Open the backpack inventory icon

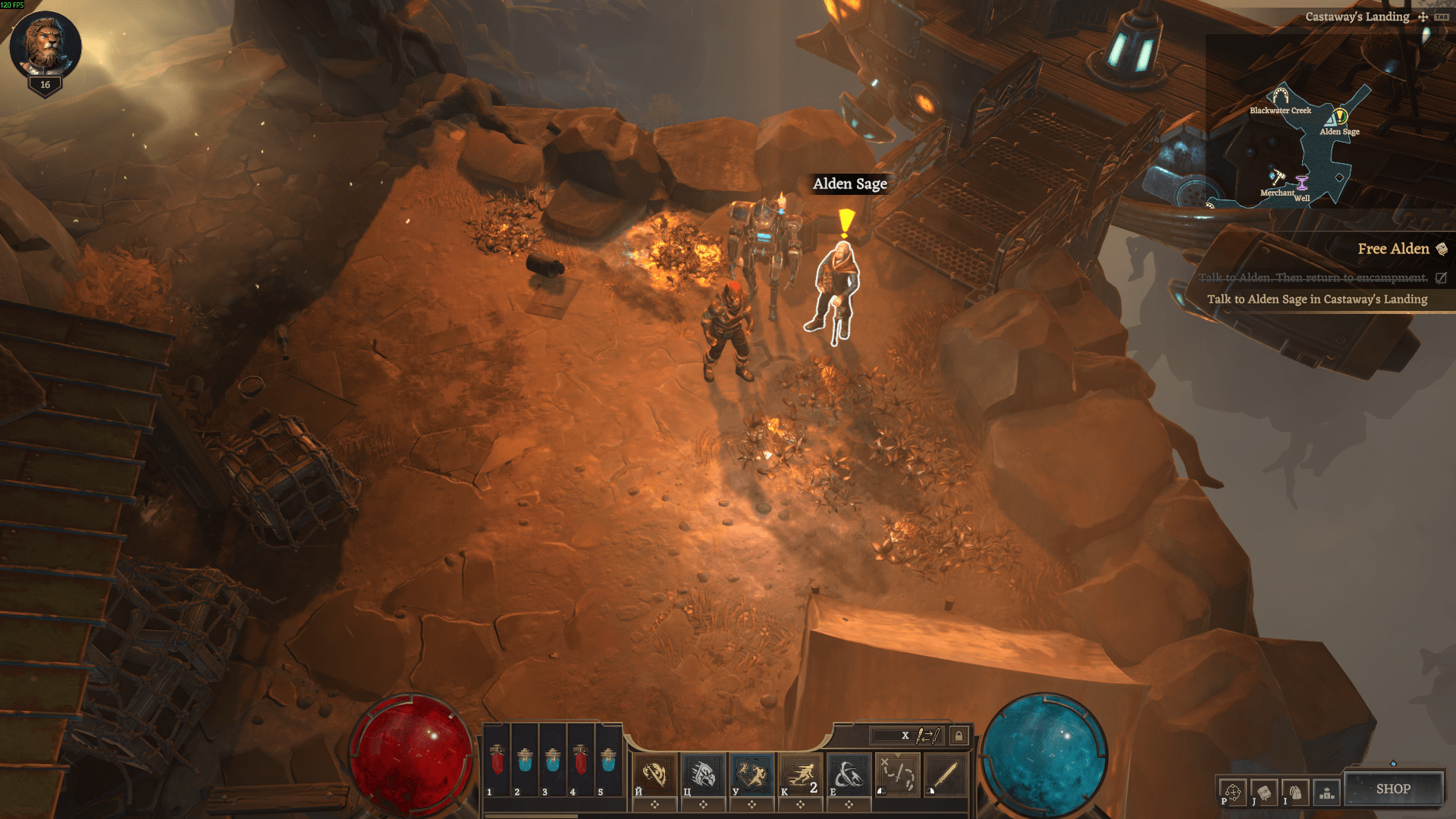coord(1295,793)
